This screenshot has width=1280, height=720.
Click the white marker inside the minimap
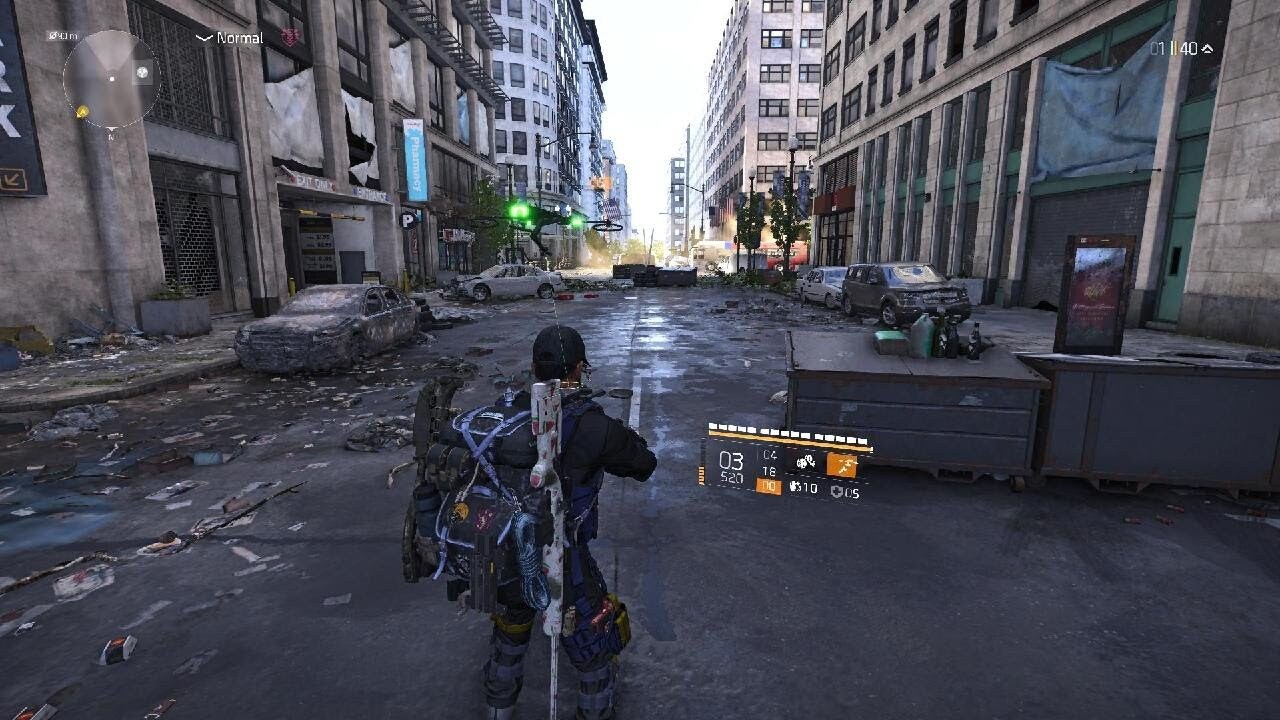point(143,72)
